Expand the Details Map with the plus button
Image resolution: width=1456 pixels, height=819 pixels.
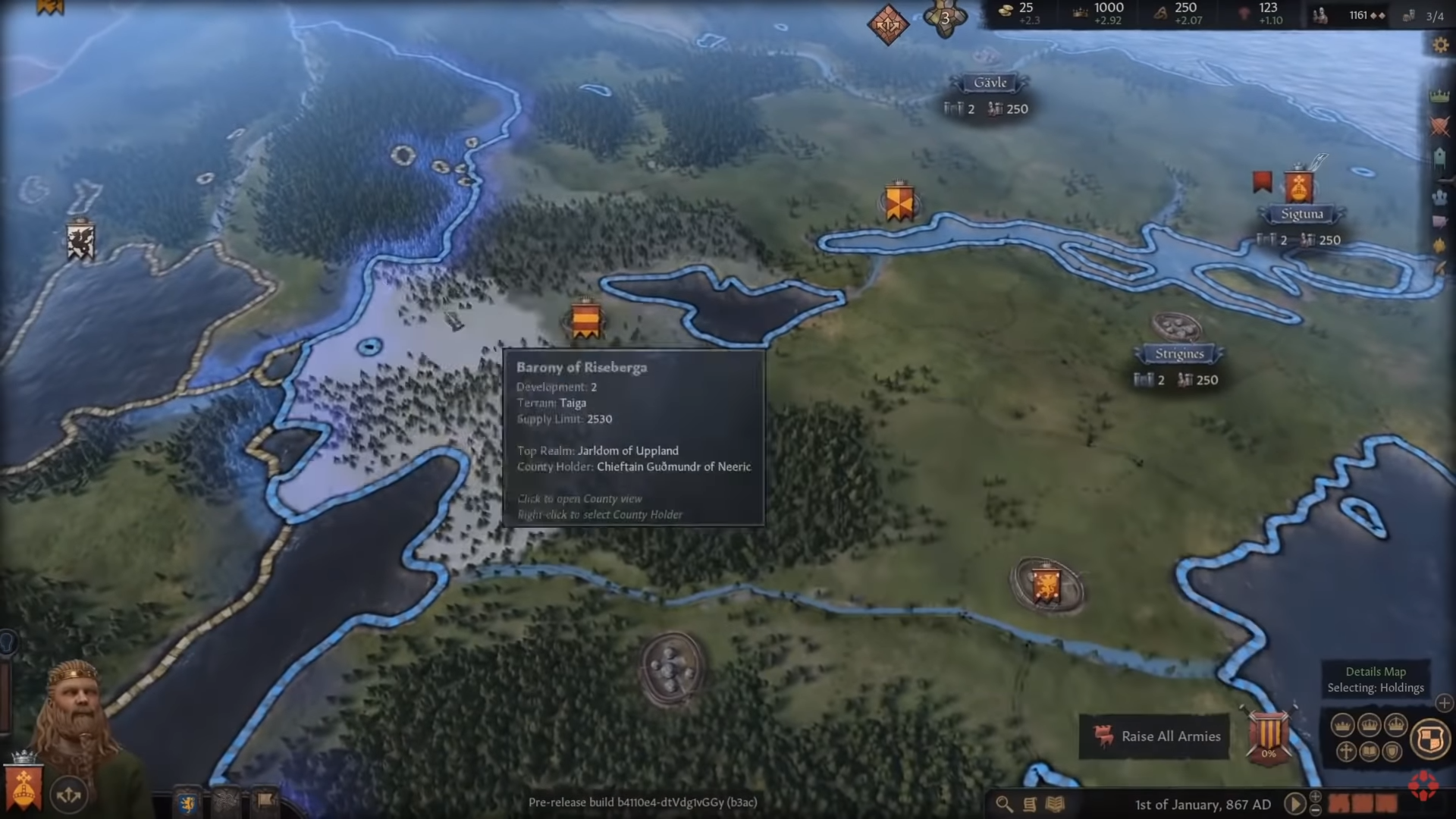[x=1444, y=704]
